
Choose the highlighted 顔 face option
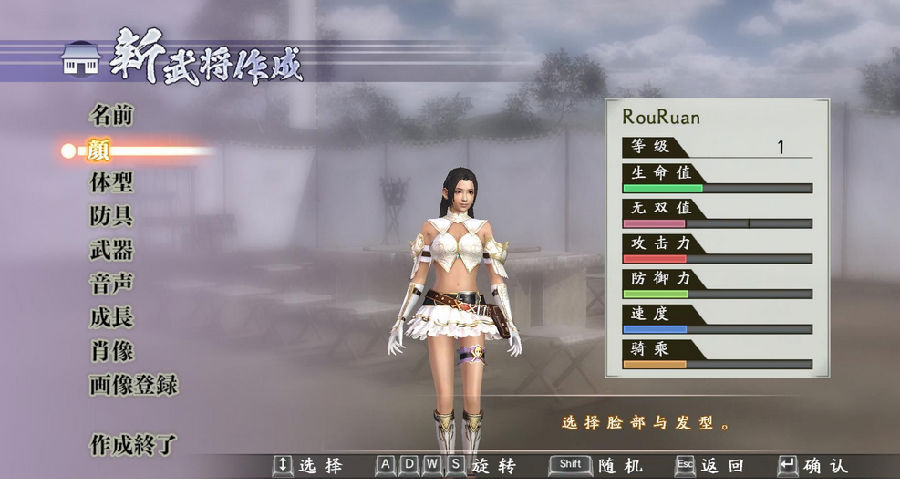(99, 150)
